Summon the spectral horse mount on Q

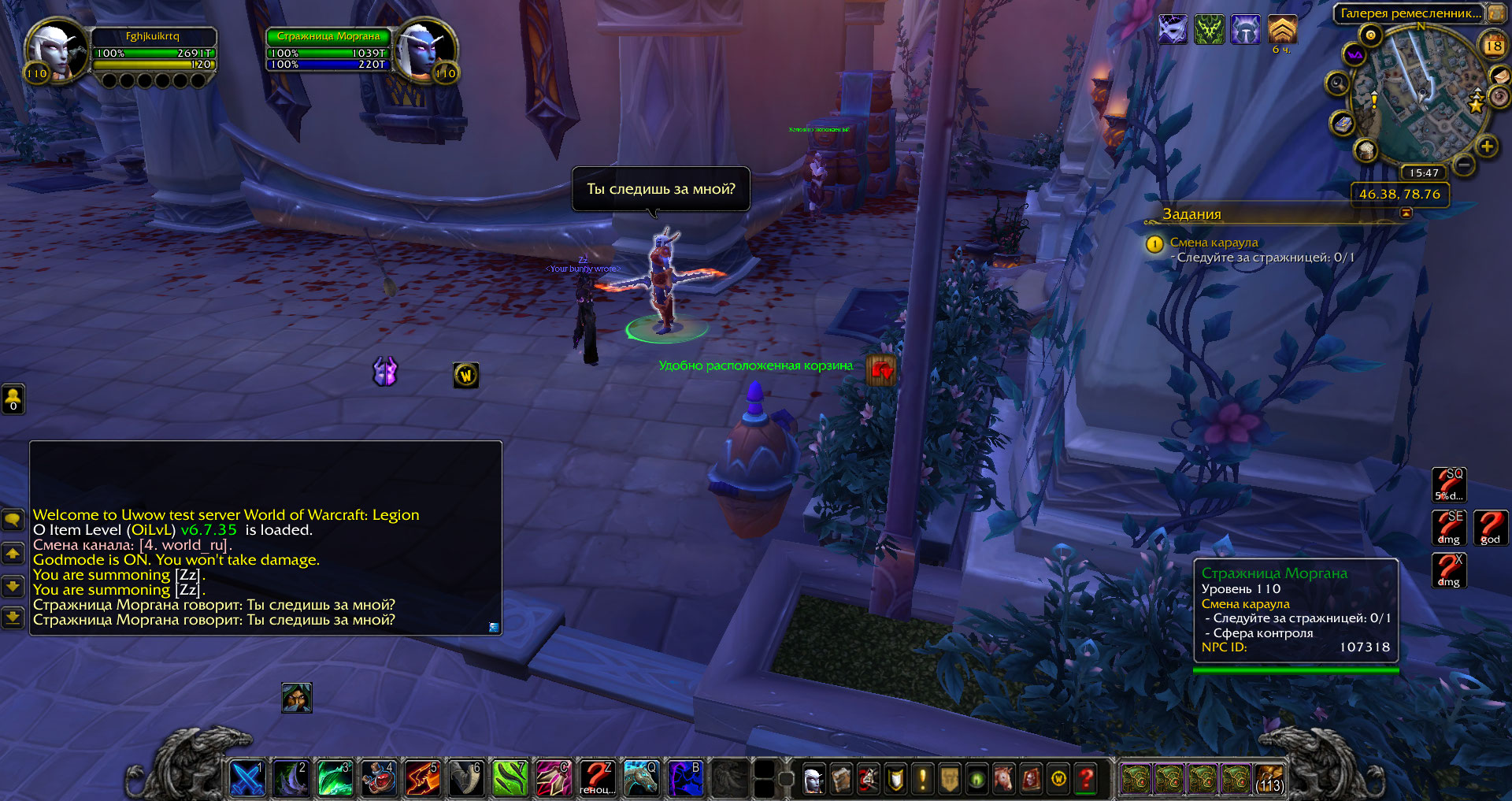pyautogui.click(x=640, y=779)
